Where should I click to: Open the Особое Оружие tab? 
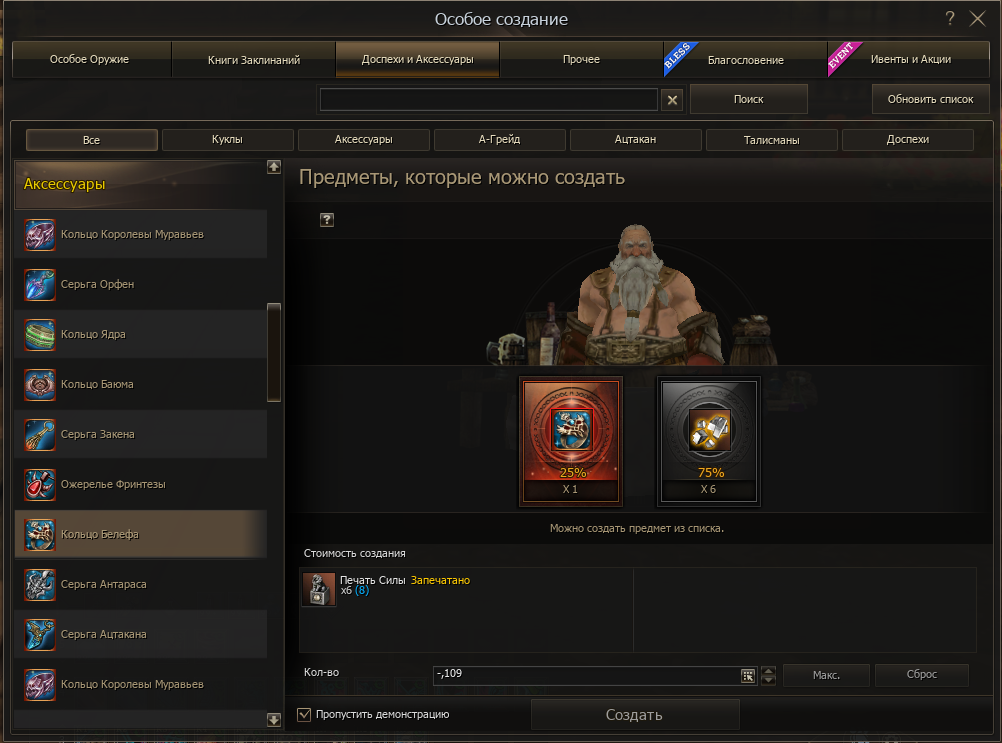point(90,60)
